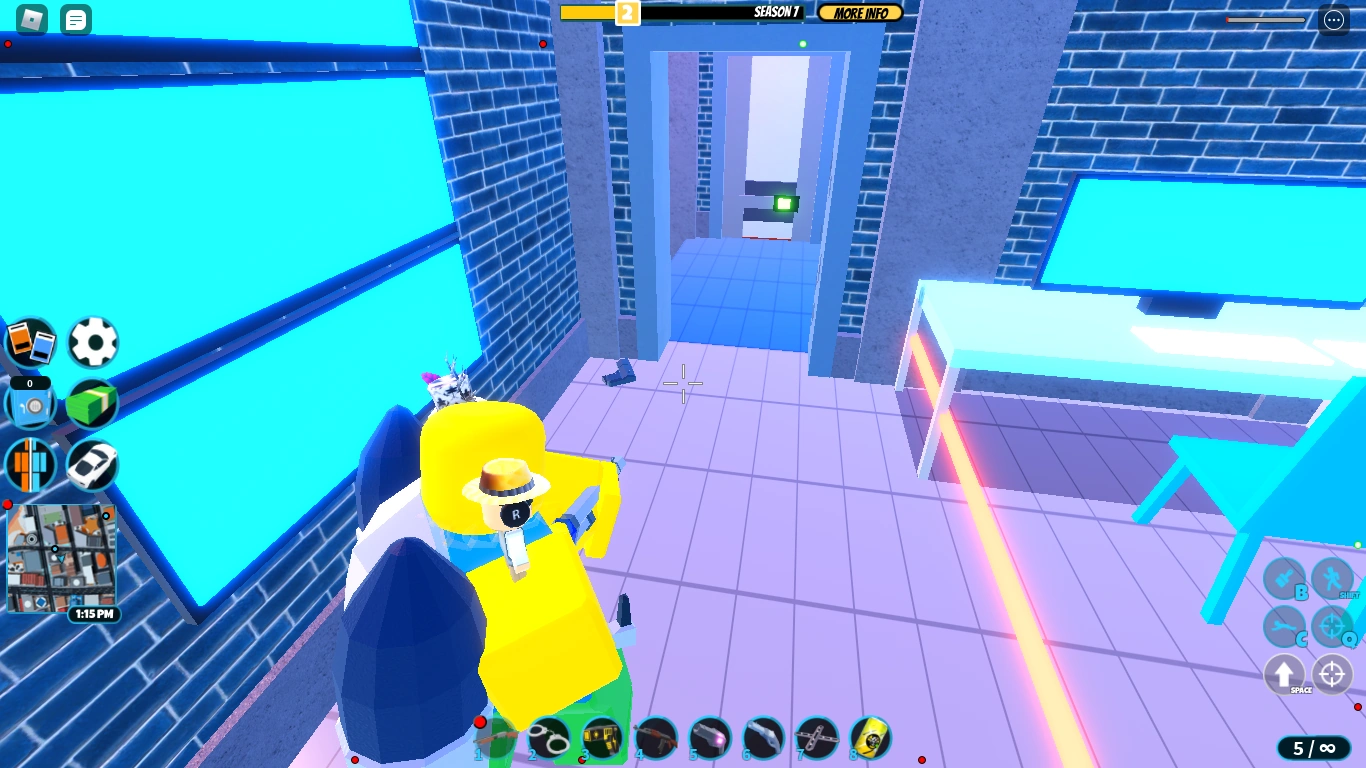Select the energy drink in slot 8
The image size is (1366, 768).
(870, 737)
